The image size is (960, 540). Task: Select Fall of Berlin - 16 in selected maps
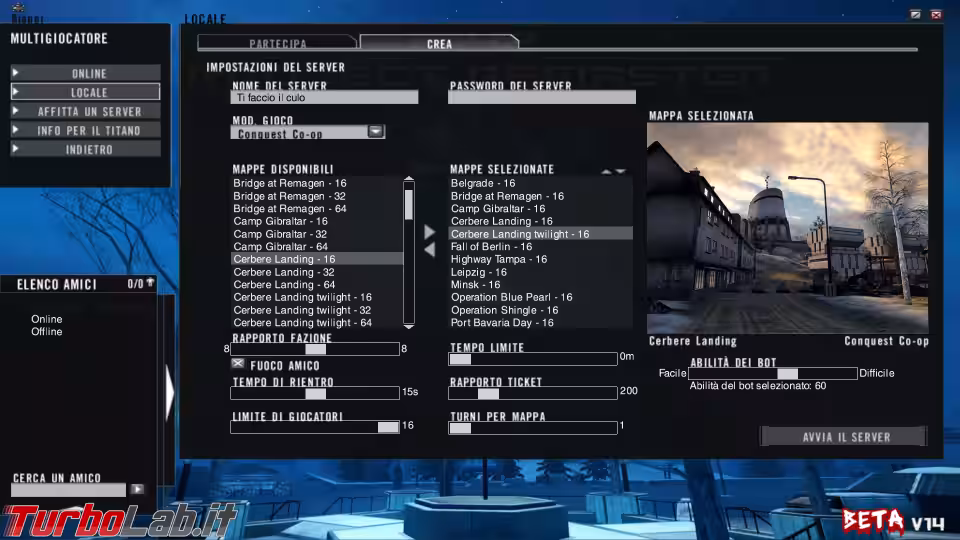[492, 246]
